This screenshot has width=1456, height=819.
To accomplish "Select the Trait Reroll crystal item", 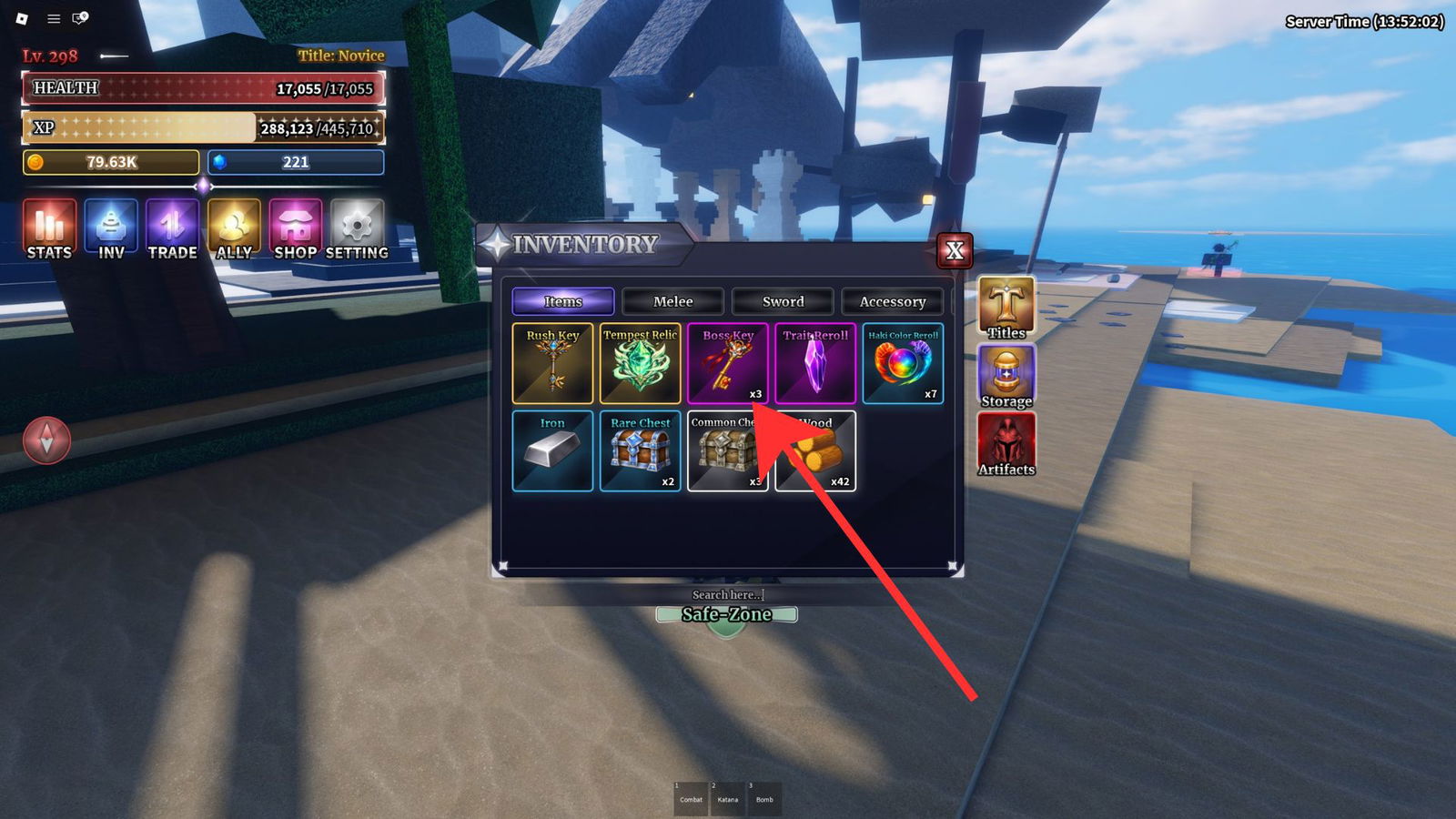I will [816, 364].
